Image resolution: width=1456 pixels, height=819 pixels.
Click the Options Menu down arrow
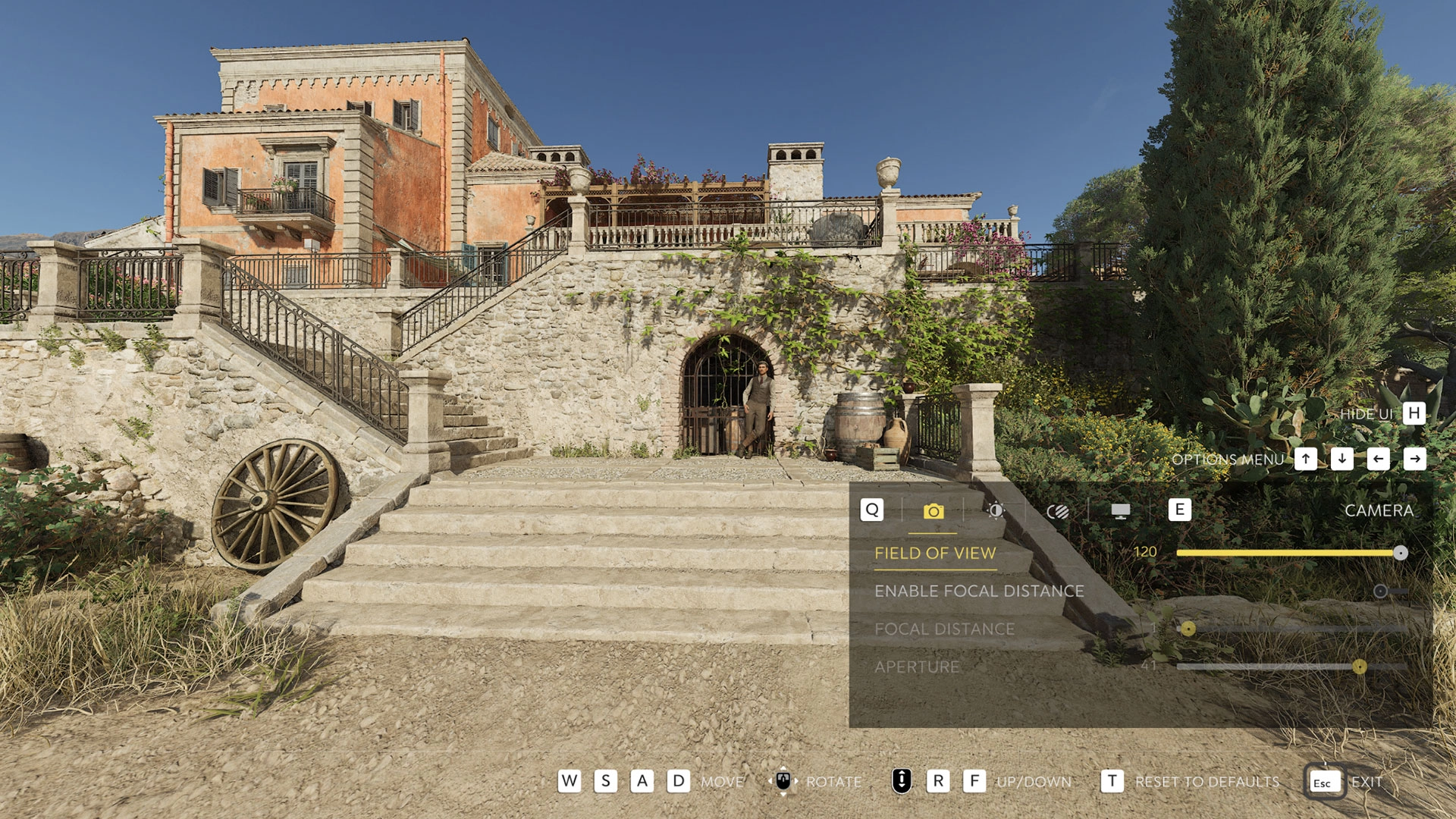click(x=1342, y=459)
